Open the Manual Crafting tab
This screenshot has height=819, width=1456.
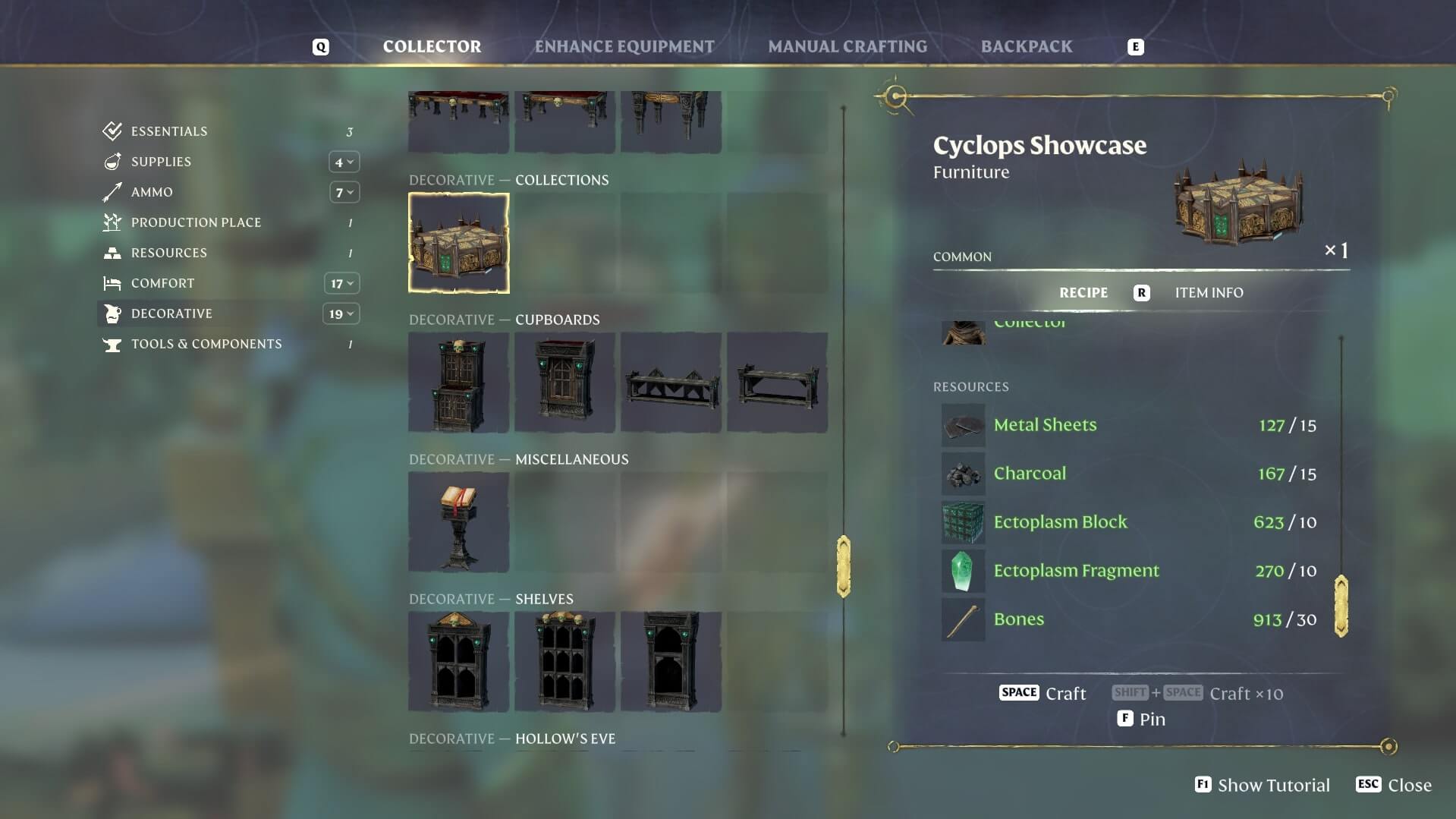[x=847, y=46]
